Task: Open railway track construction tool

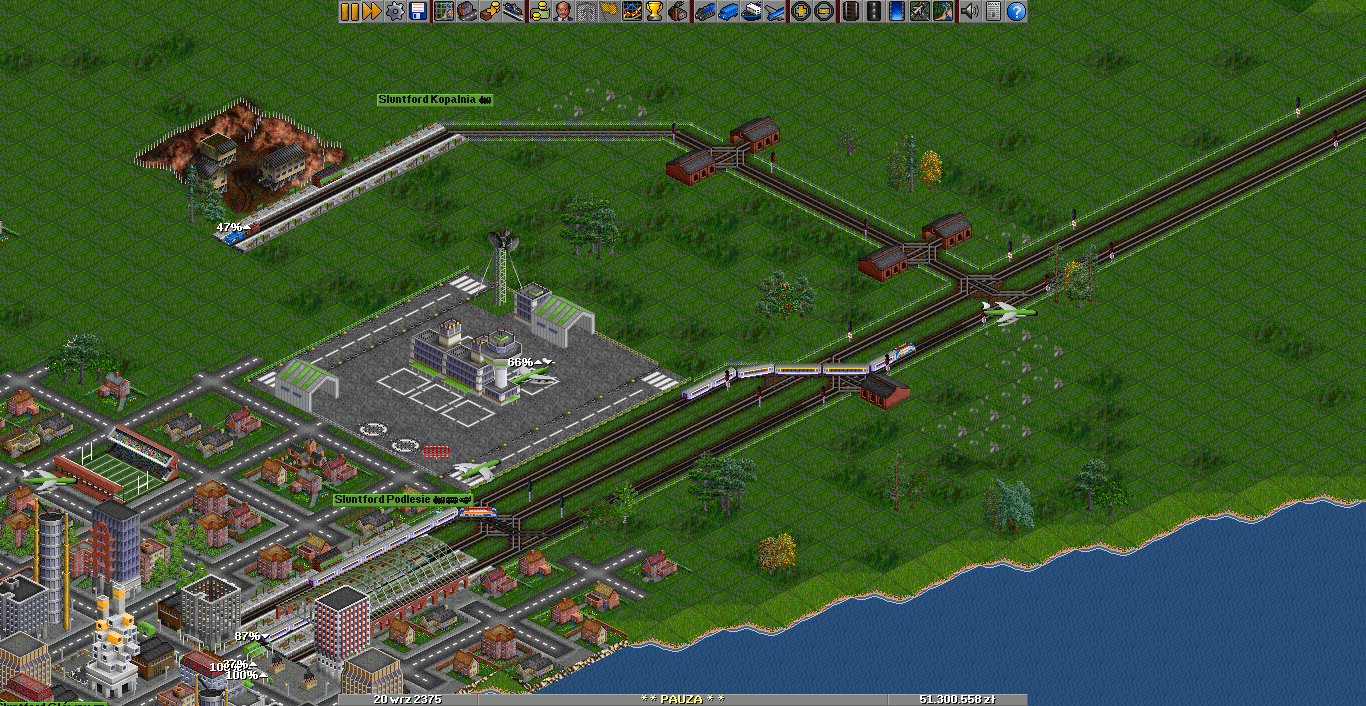Action: tap(850, 12)
